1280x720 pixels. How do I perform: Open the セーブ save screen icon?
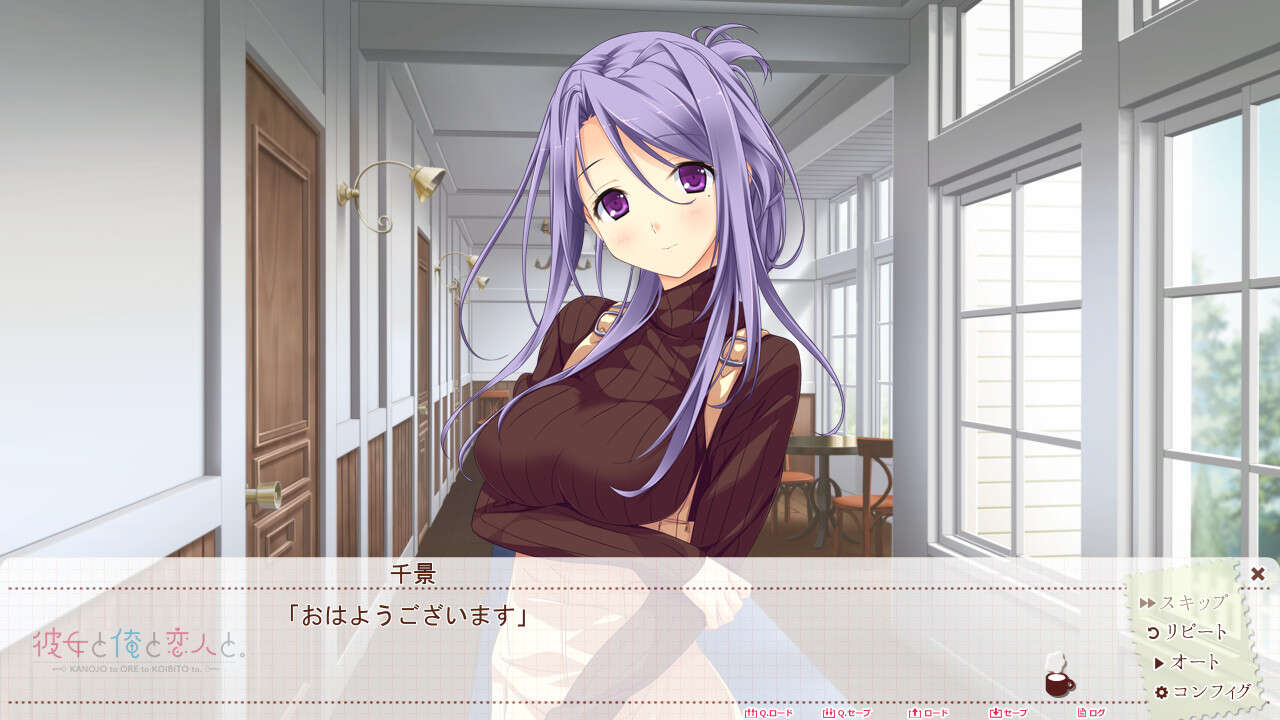[994, 713]
